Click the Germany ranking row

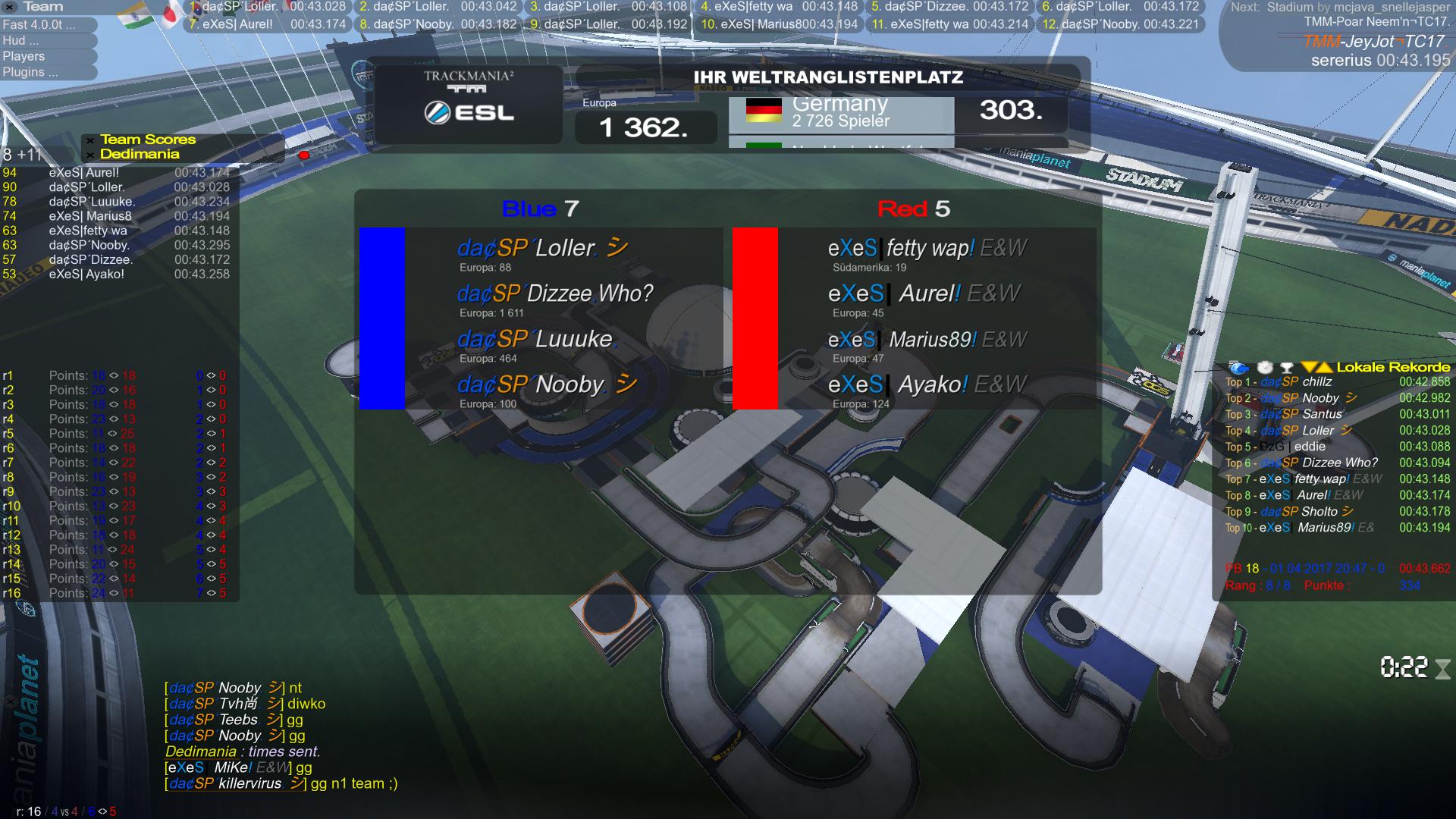pos(840,112)
